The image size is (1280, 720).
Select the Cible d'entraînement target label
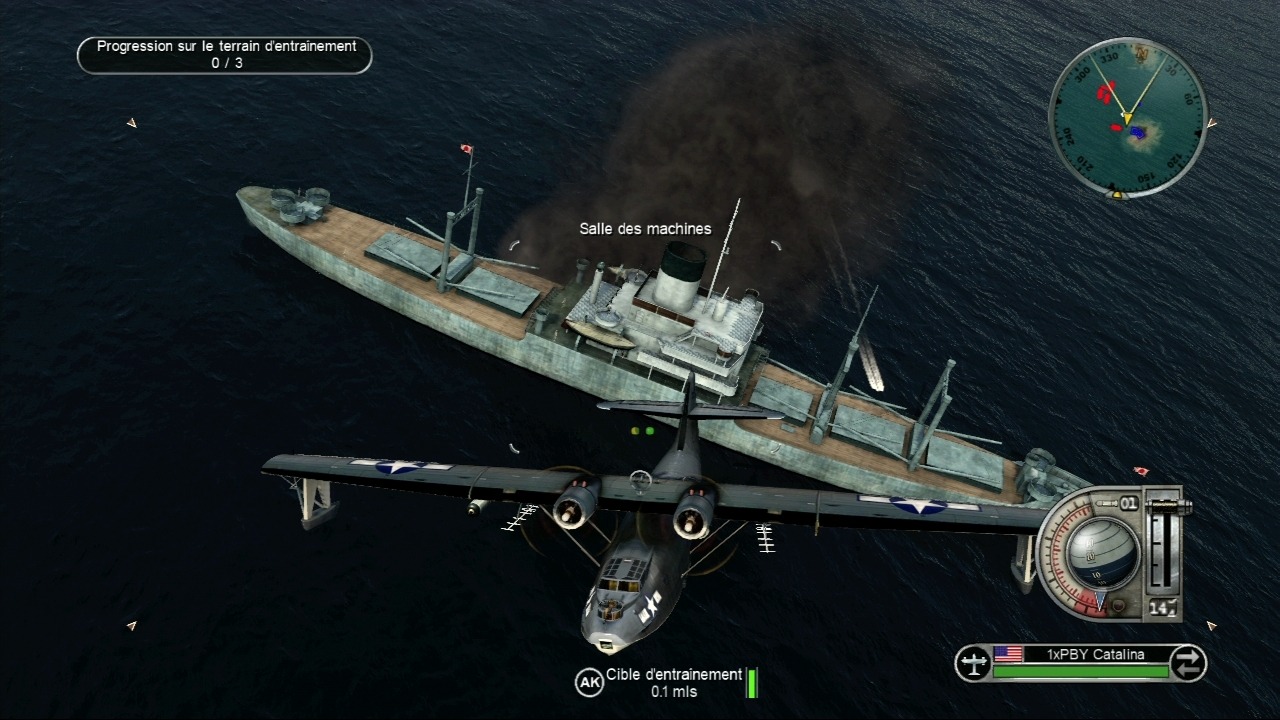(x=674, y=675)
